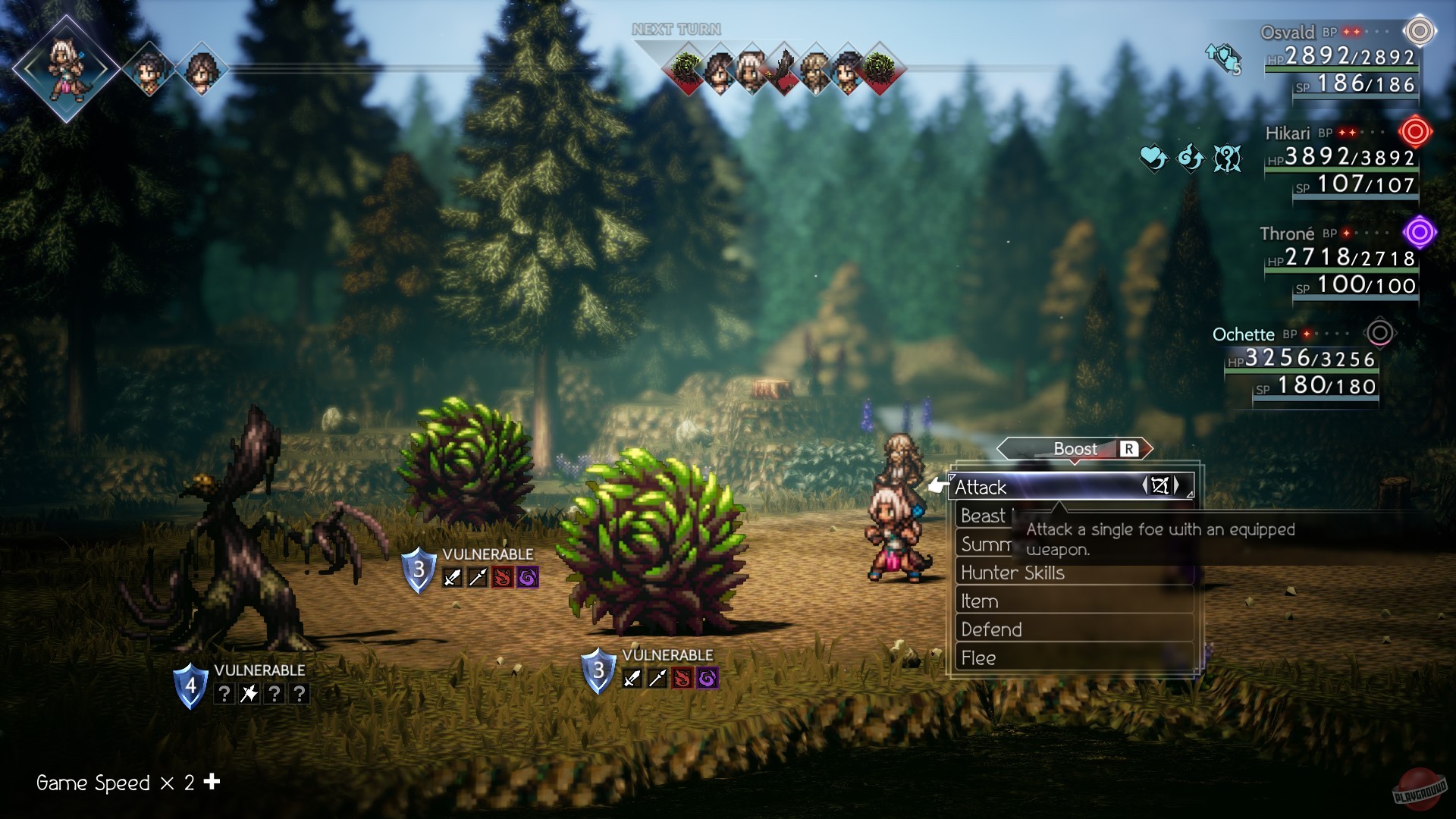Click Osvald's defense-up shield buff icon

tap(1222, 58)
